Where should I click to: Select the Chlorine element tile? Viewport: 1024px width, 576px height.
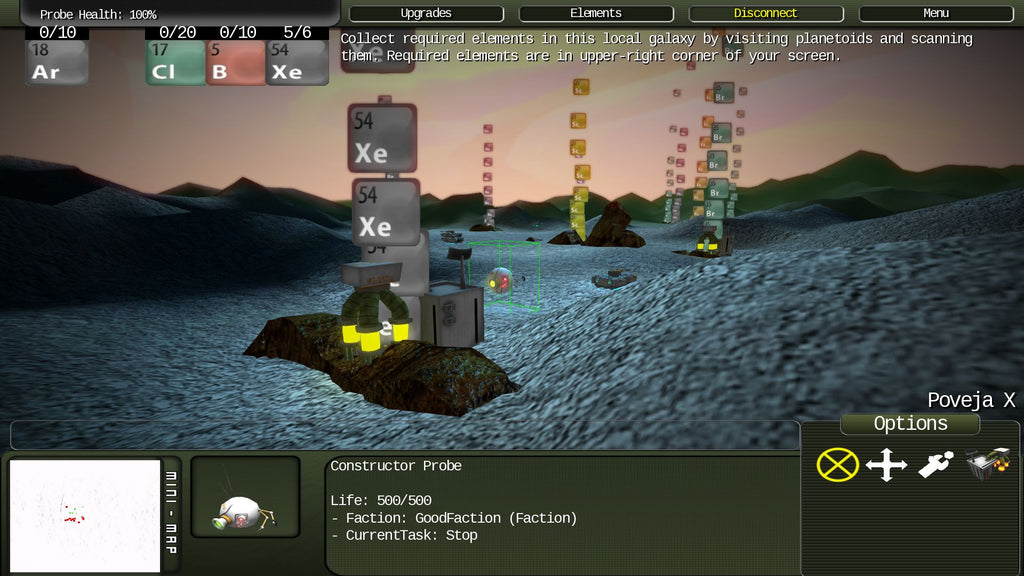click(x=176, y=62)
